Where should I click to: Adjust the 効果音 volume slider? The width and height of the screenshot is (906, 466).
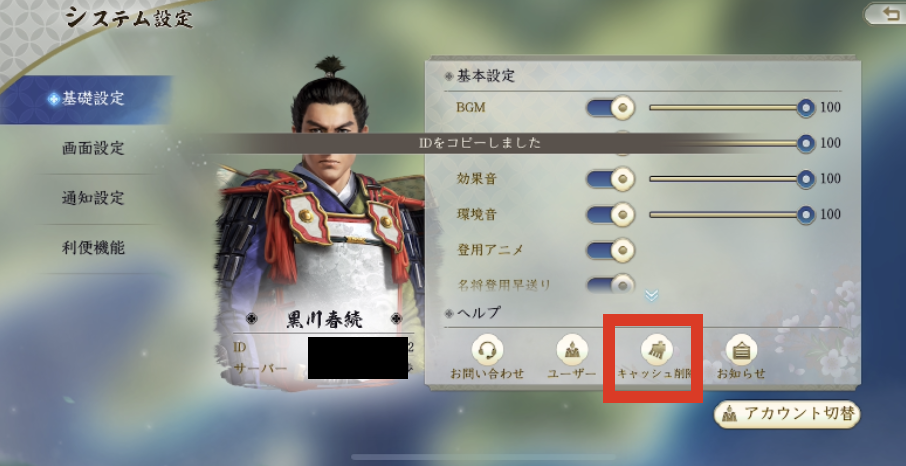tap(728, 179)
